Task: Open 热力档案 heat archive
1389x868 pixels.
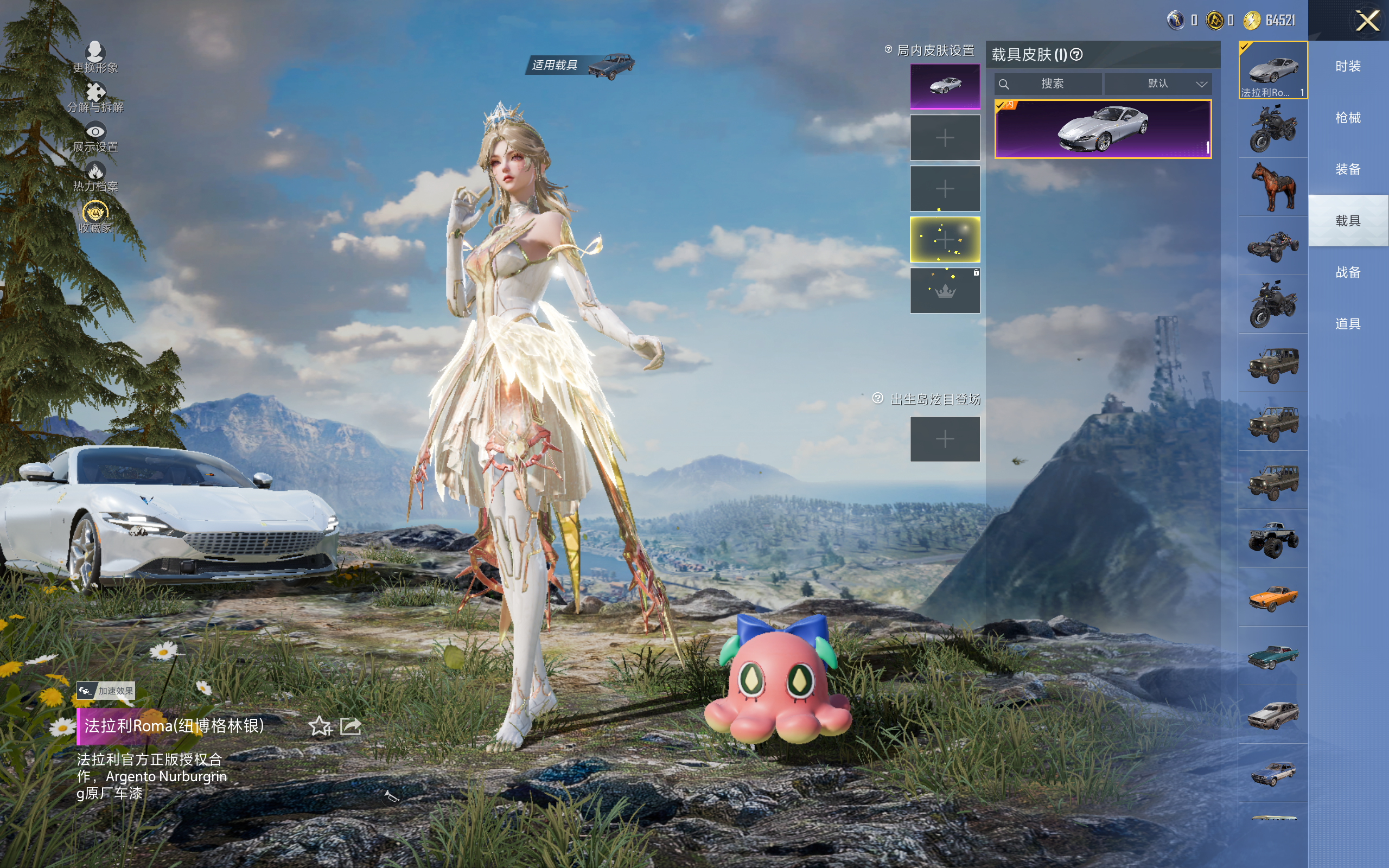Action: point(95,177)
